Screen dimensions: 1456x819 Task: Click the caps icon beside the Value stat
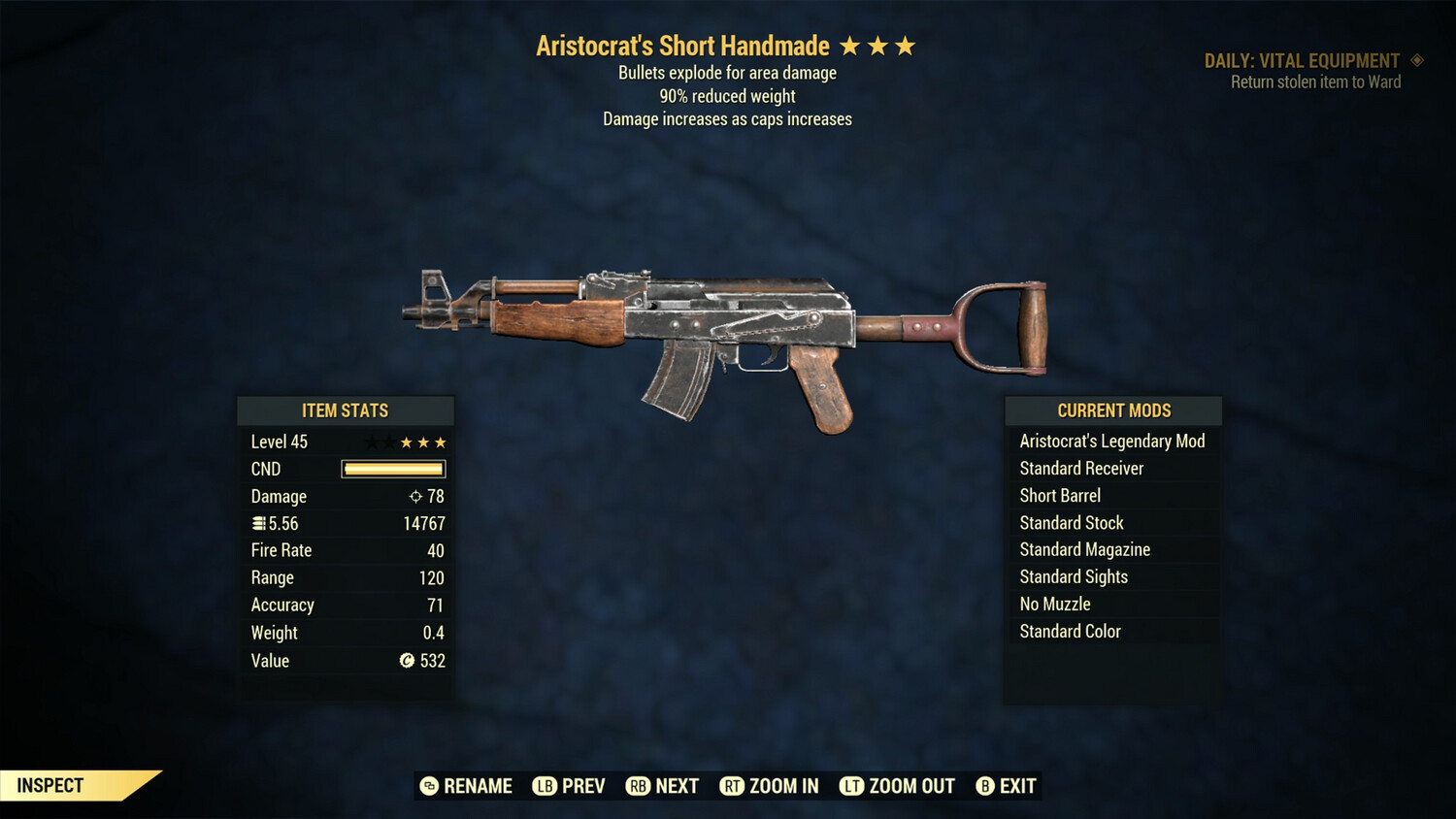tap(408, 661)
